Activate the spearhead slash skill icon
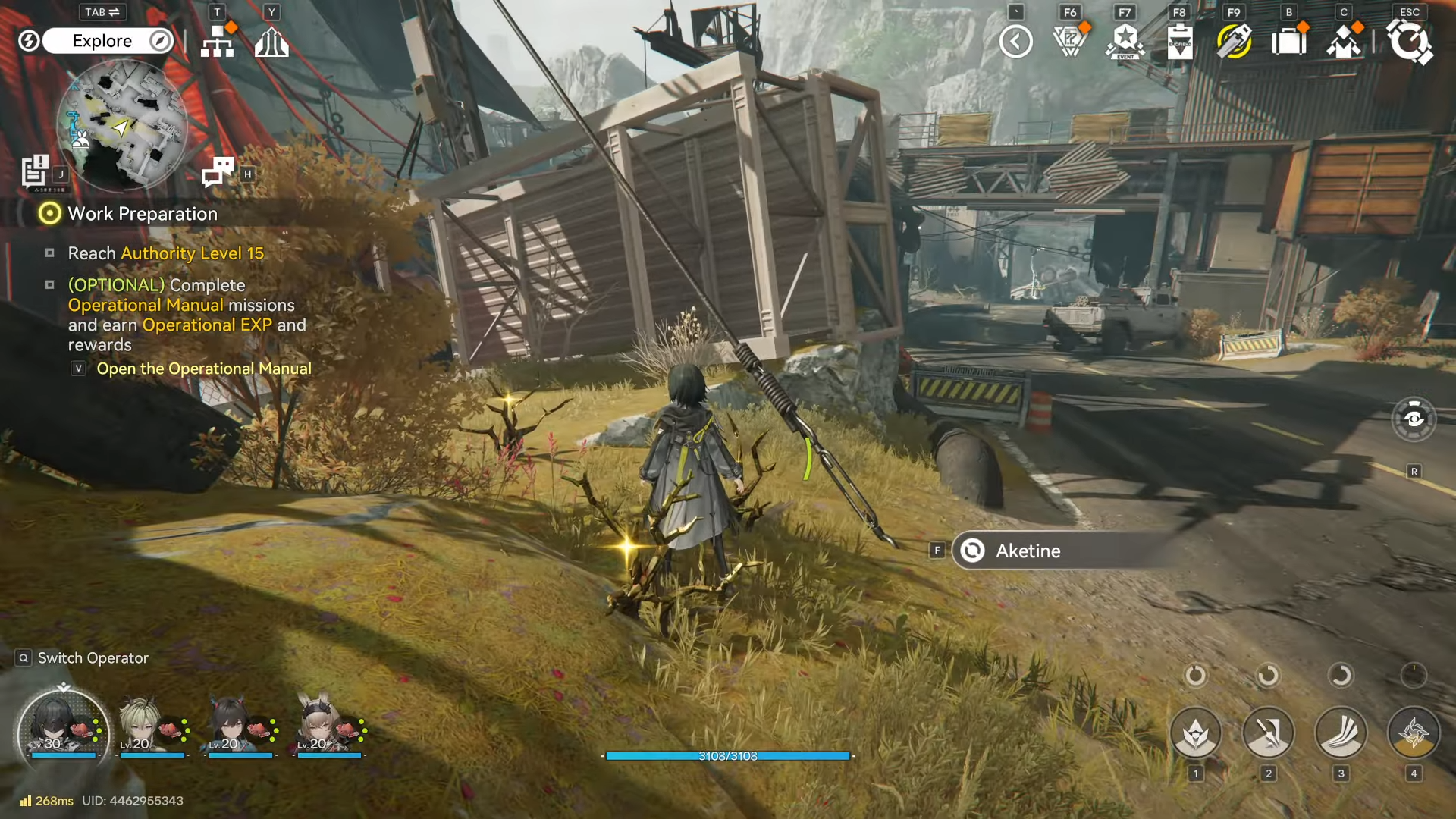 (x=1268, y=733)
